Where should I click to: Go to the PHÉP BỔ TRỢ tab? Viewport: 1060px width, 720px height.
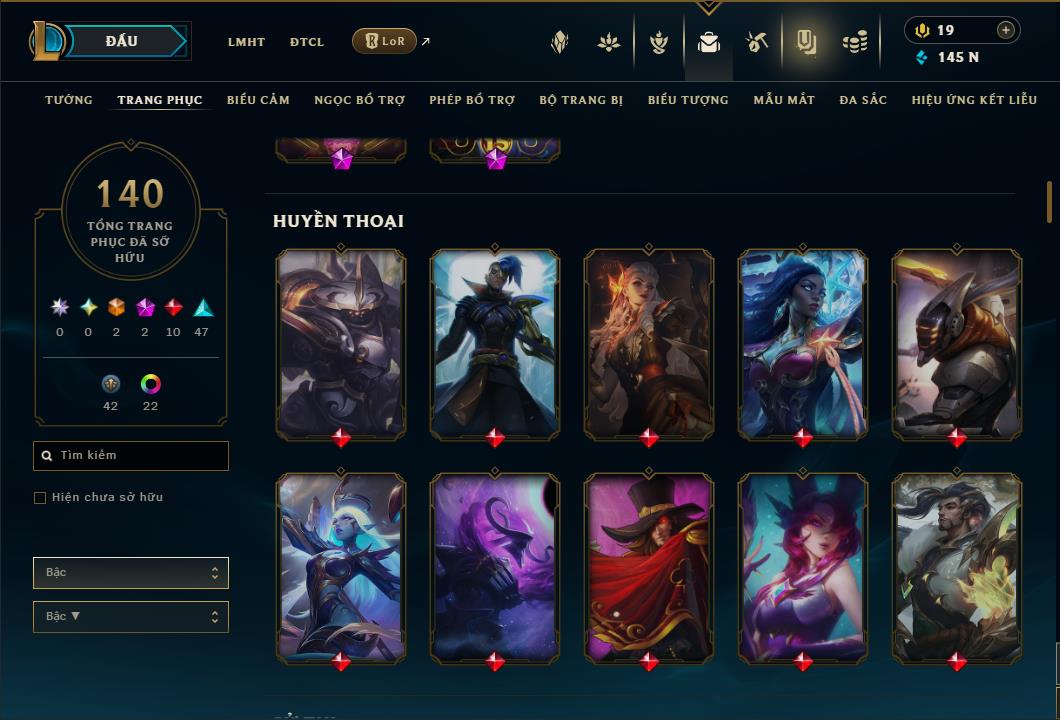(472, 100)
